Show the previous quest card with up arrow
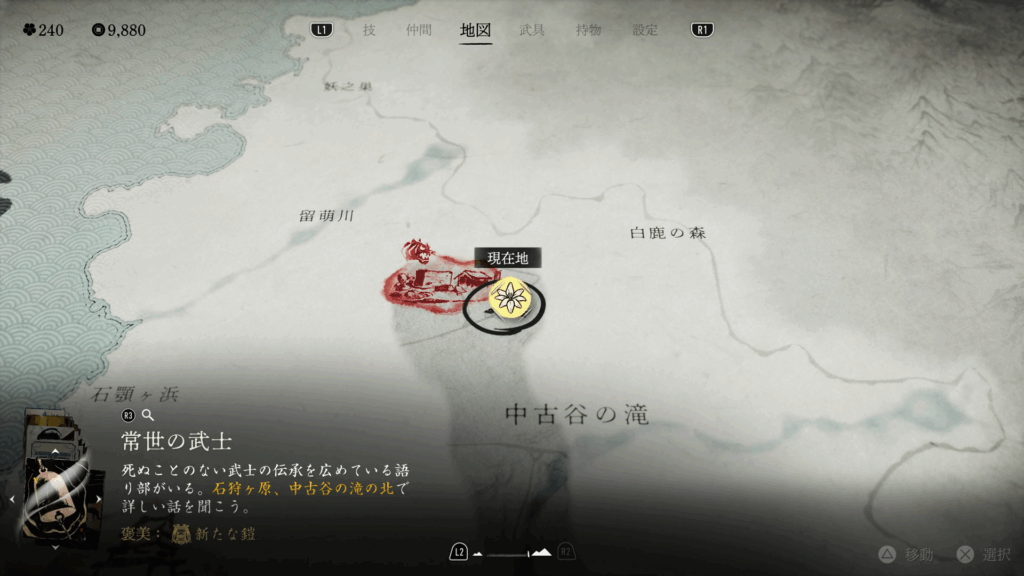1024x576 pixels. pos(55,450)
